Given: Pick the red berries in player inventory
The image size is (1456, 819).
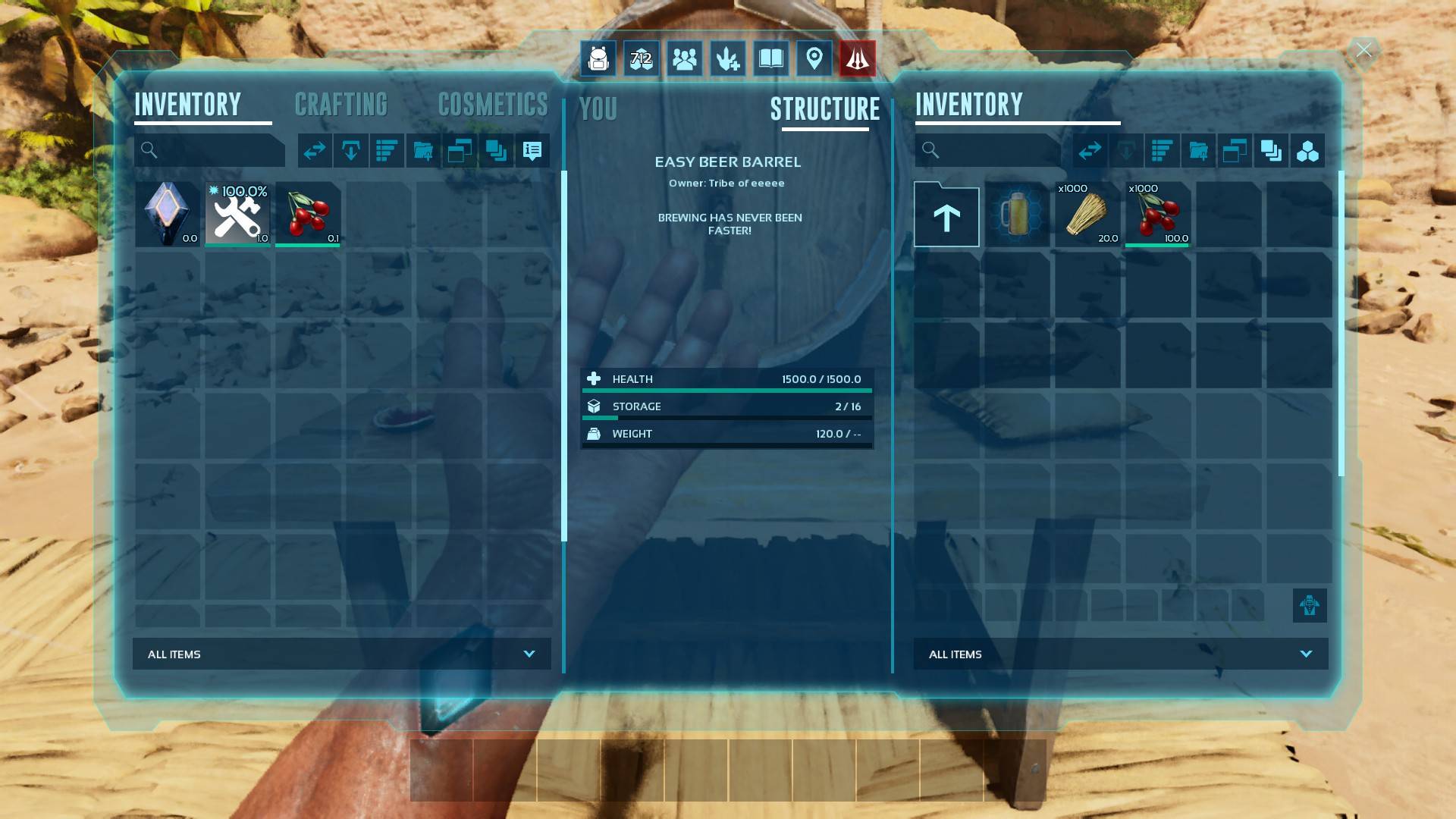Looking at the screenshot, I should tap(308, 214).
